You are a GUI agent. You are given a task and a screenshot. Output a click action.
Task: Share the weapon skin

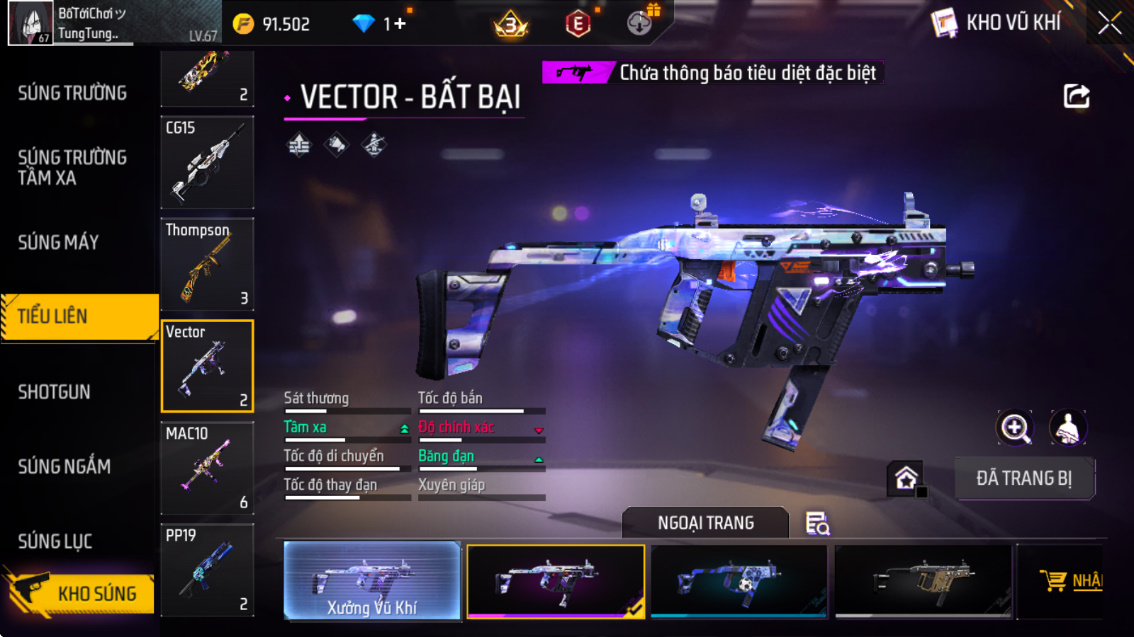pos(1076,96)
